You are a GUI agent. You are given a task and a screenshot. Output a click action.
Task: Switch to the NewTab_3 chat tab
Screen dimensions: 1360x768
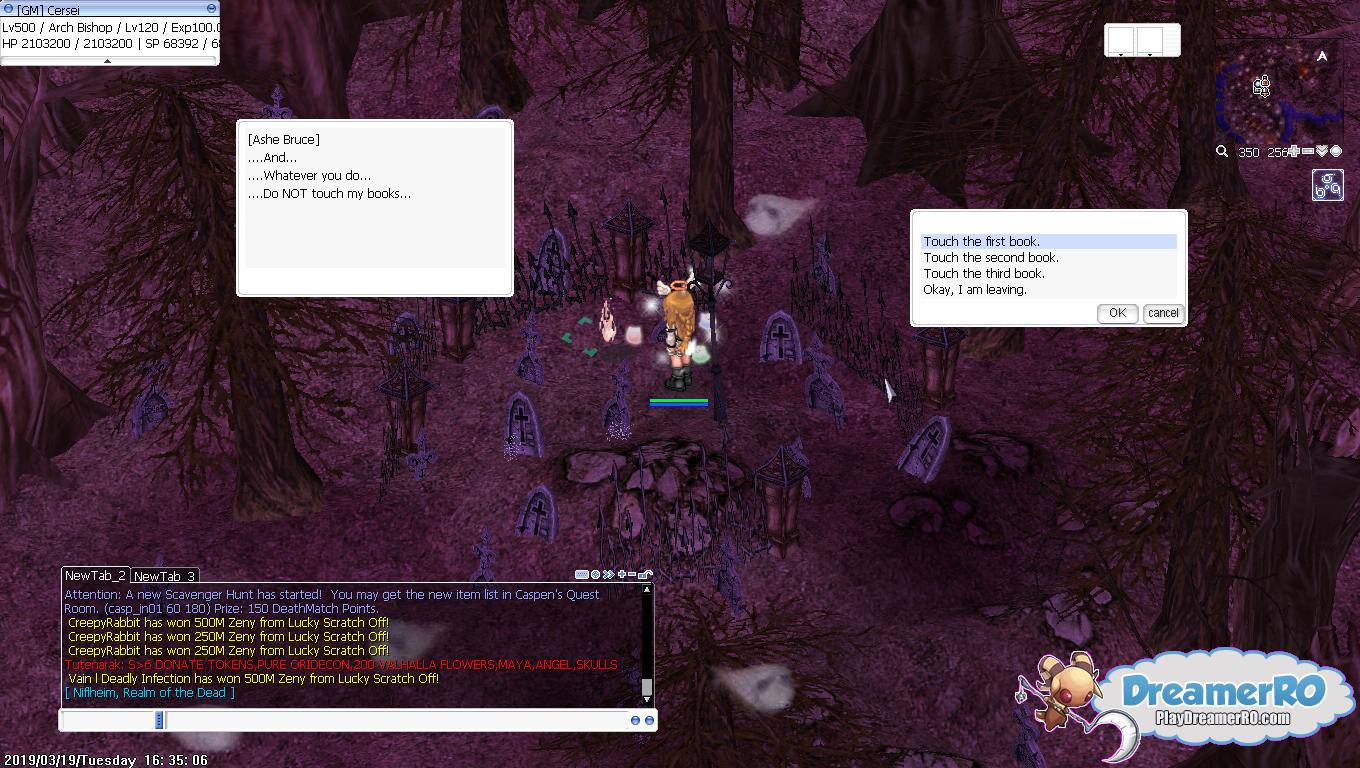tap(163, 576)
